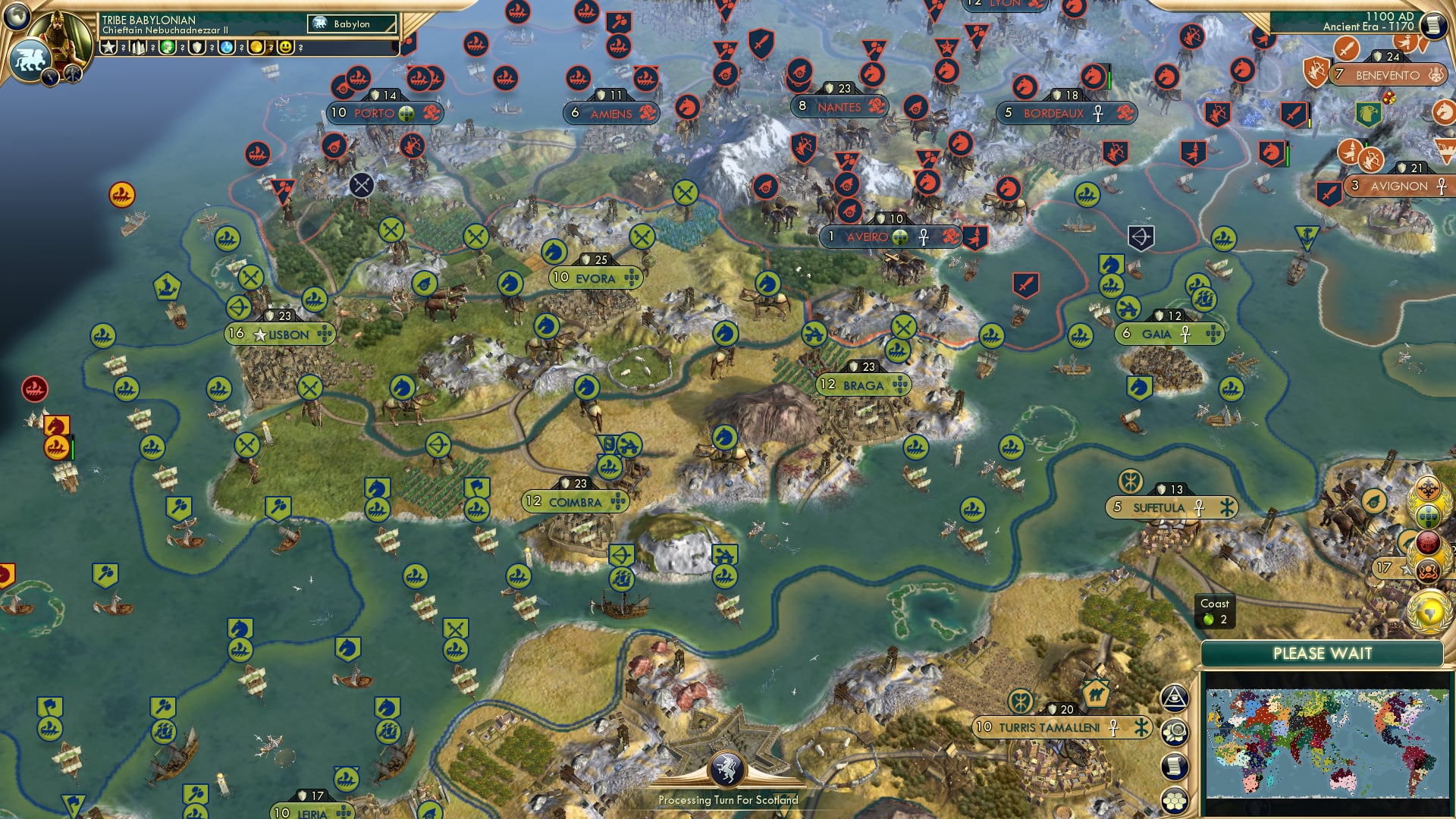
Task: Click the gold coin treasury icon
Action: (256, 48)
